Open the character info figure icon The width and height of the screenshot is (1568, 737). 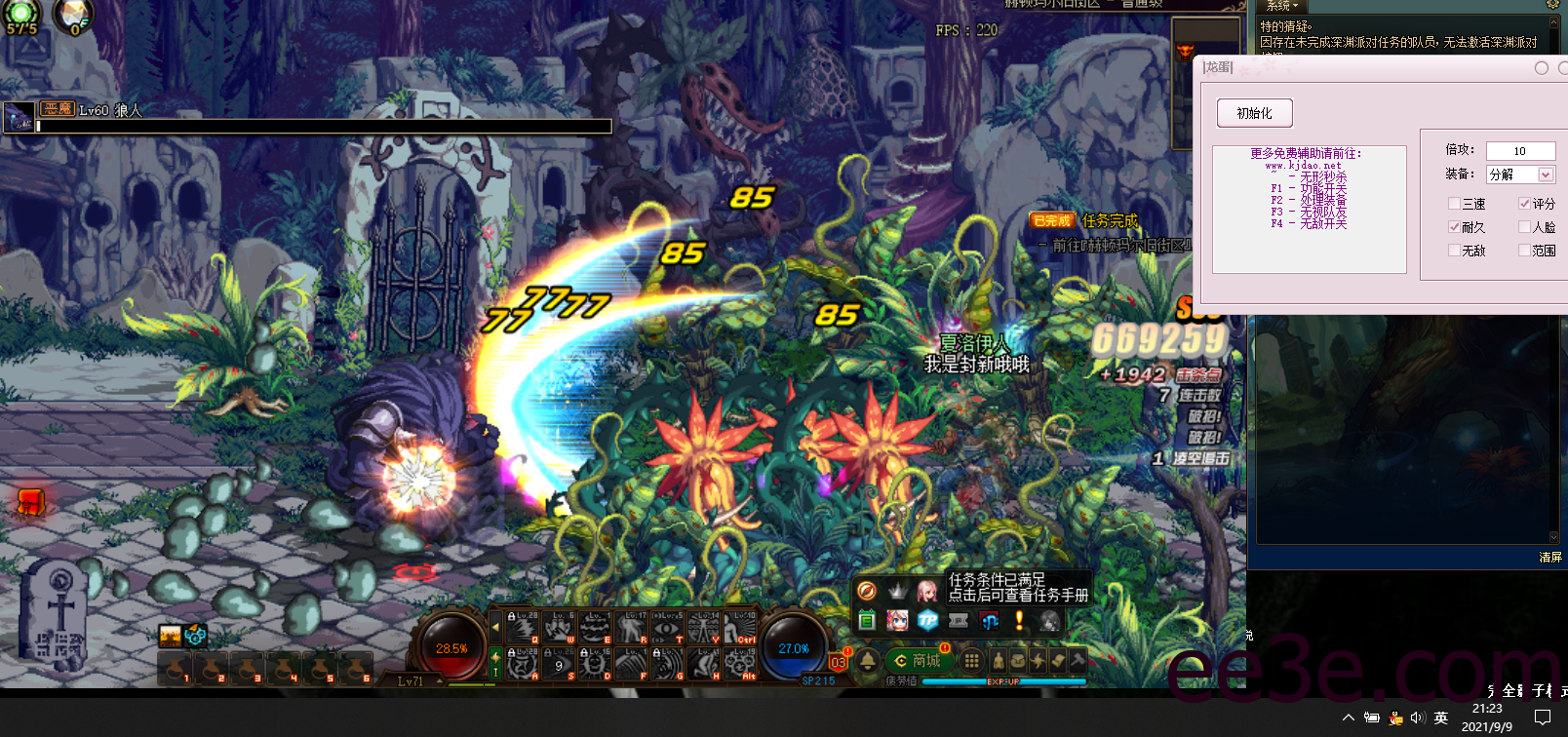click(x=998, y=661)
